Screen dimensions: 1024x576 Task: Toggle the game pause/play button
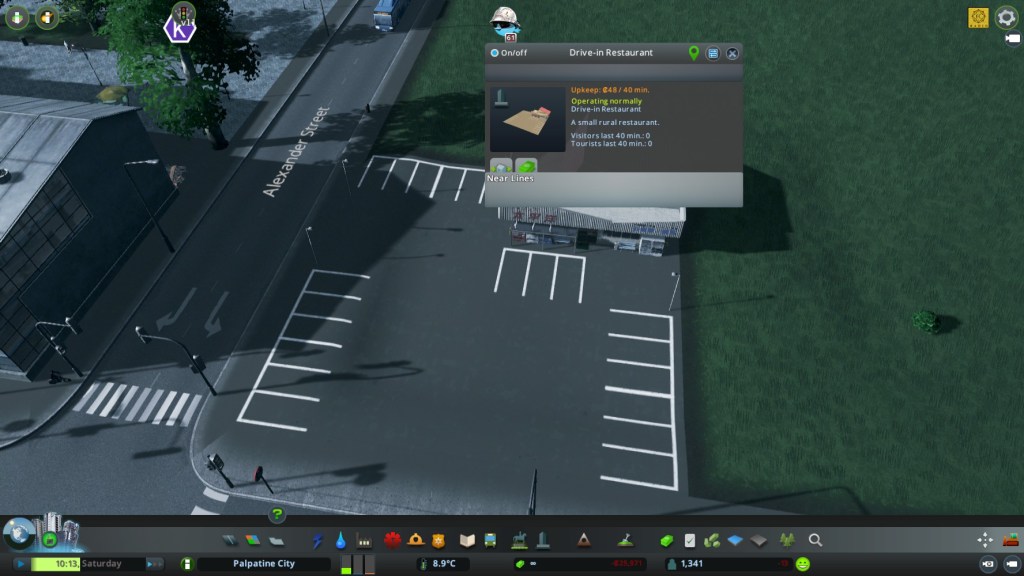tap(19, 564)
